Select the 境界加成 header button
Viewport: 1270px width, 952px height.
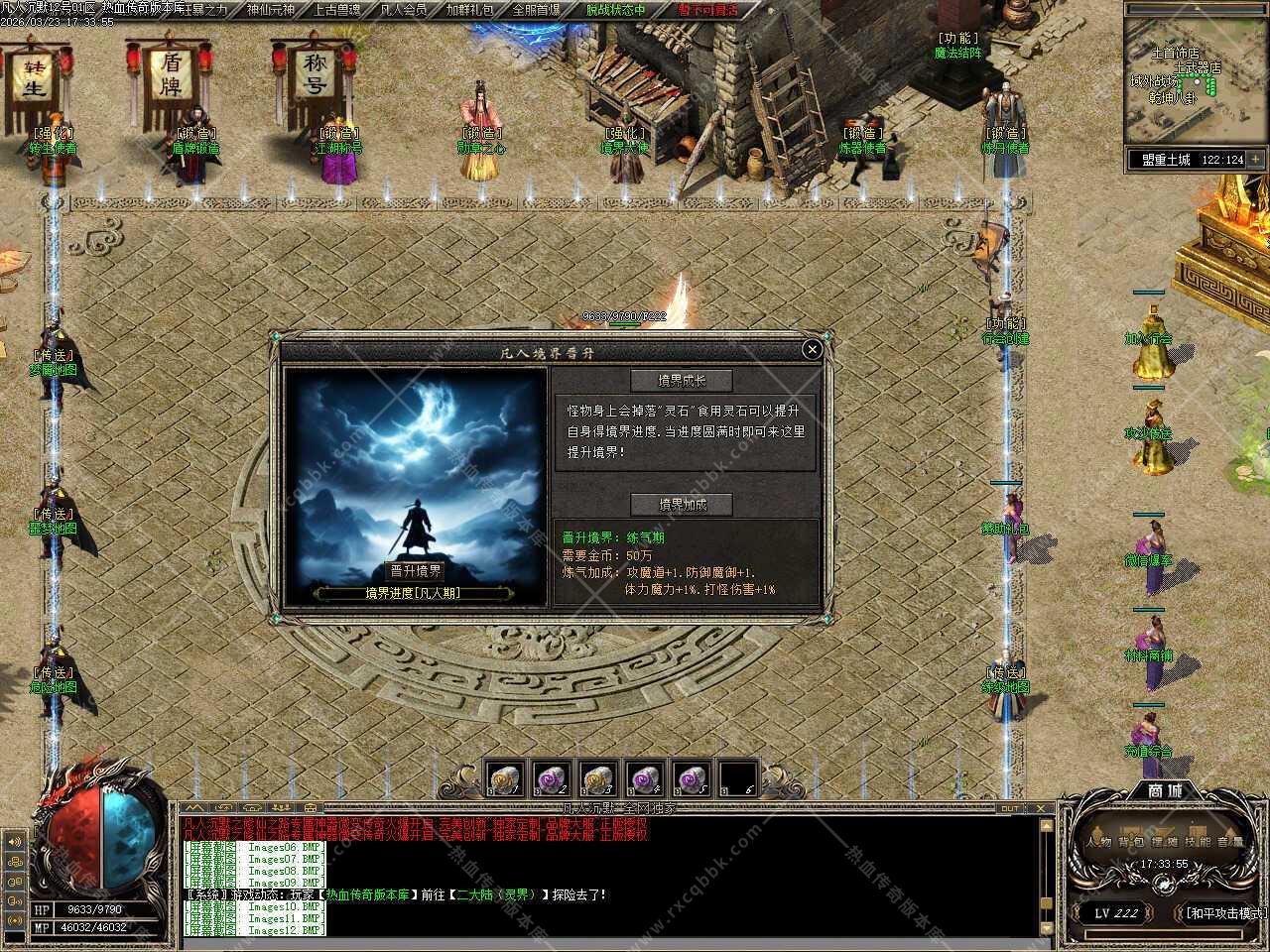coord(682,504)
